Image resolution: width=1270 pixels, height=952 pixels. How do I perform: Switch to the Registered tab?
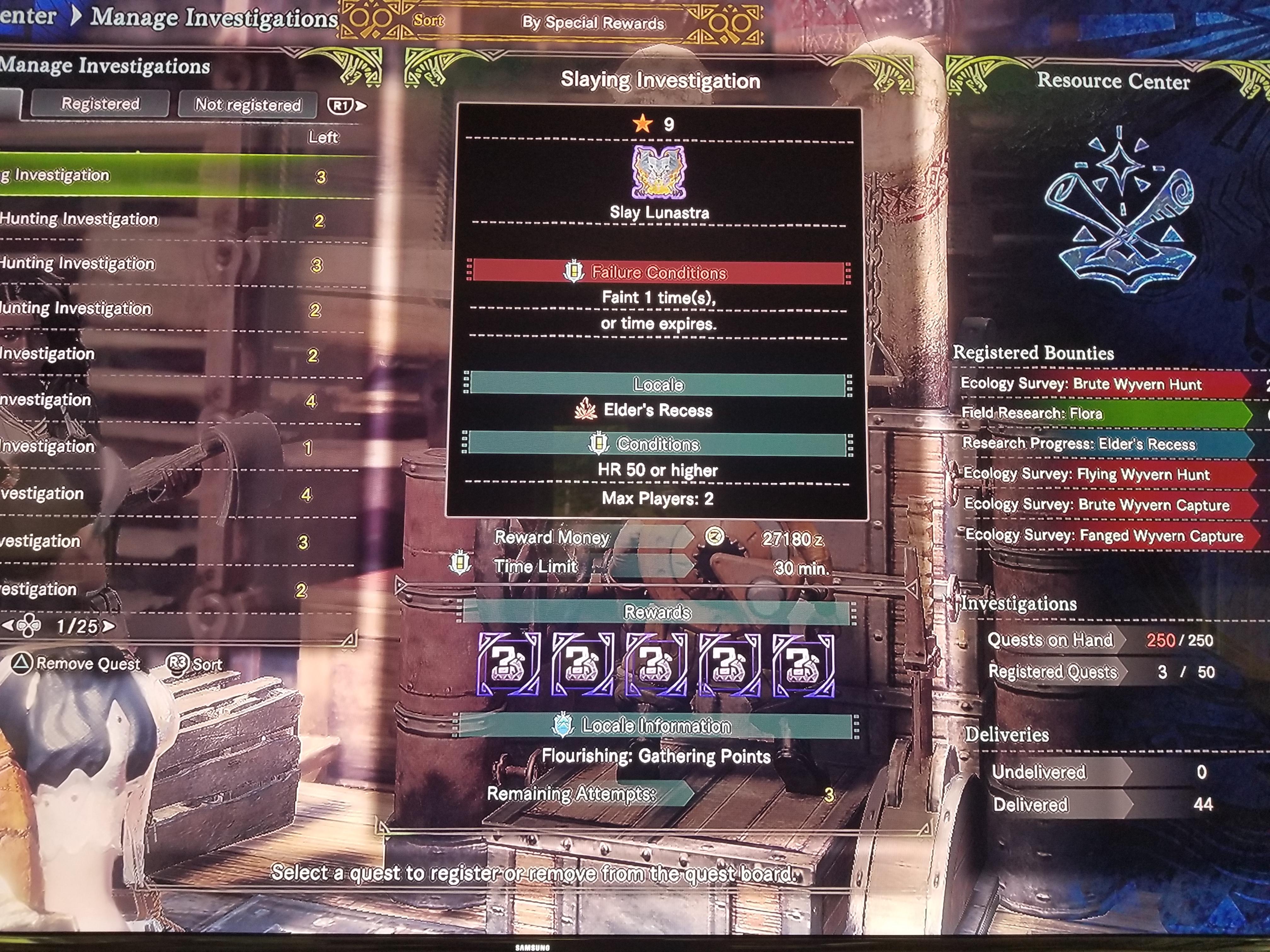[100, 104]
